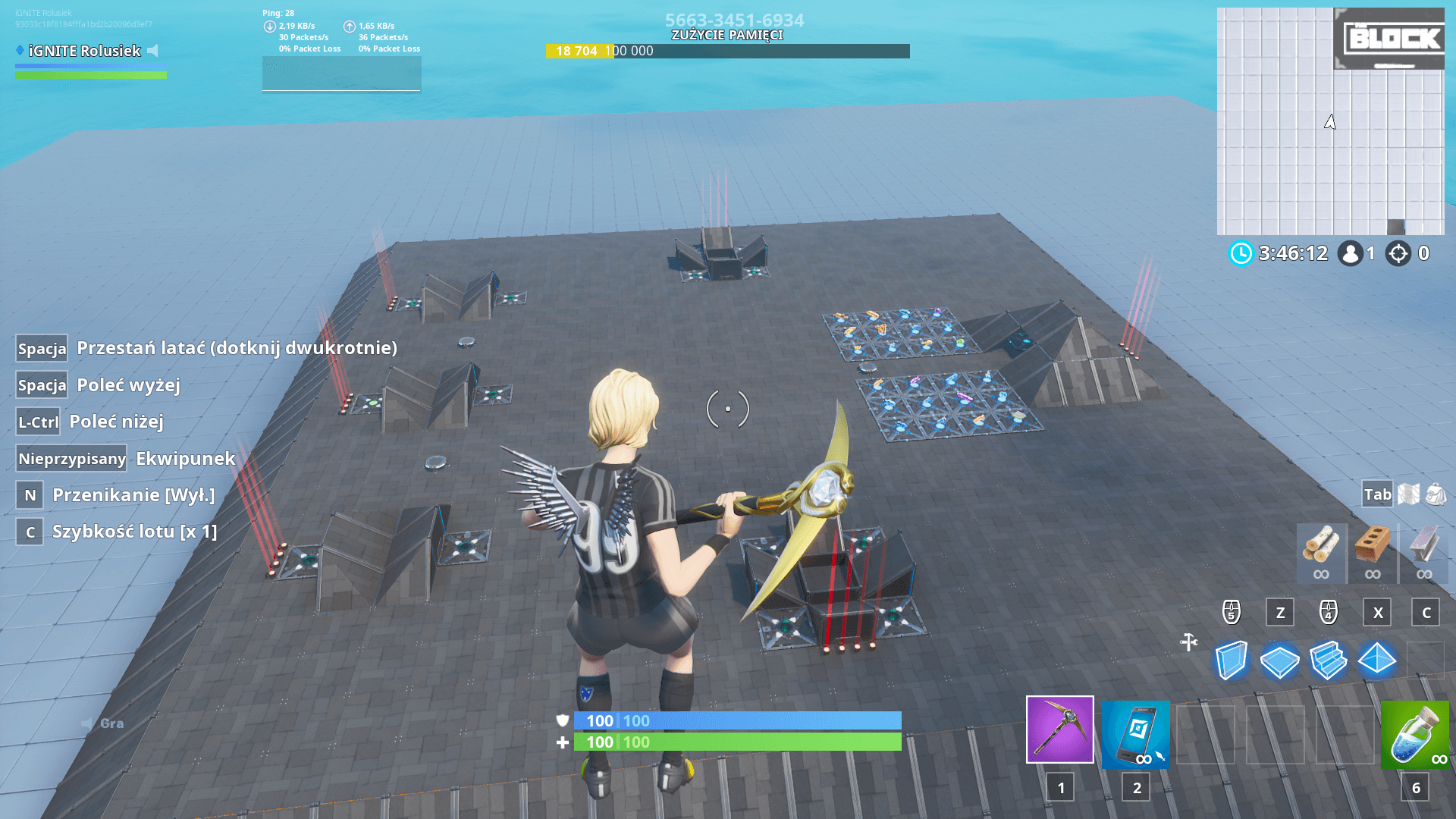Open Ekwipunek via its on-screen label
Screen dimensions: 1456x819
pos(184,459)
